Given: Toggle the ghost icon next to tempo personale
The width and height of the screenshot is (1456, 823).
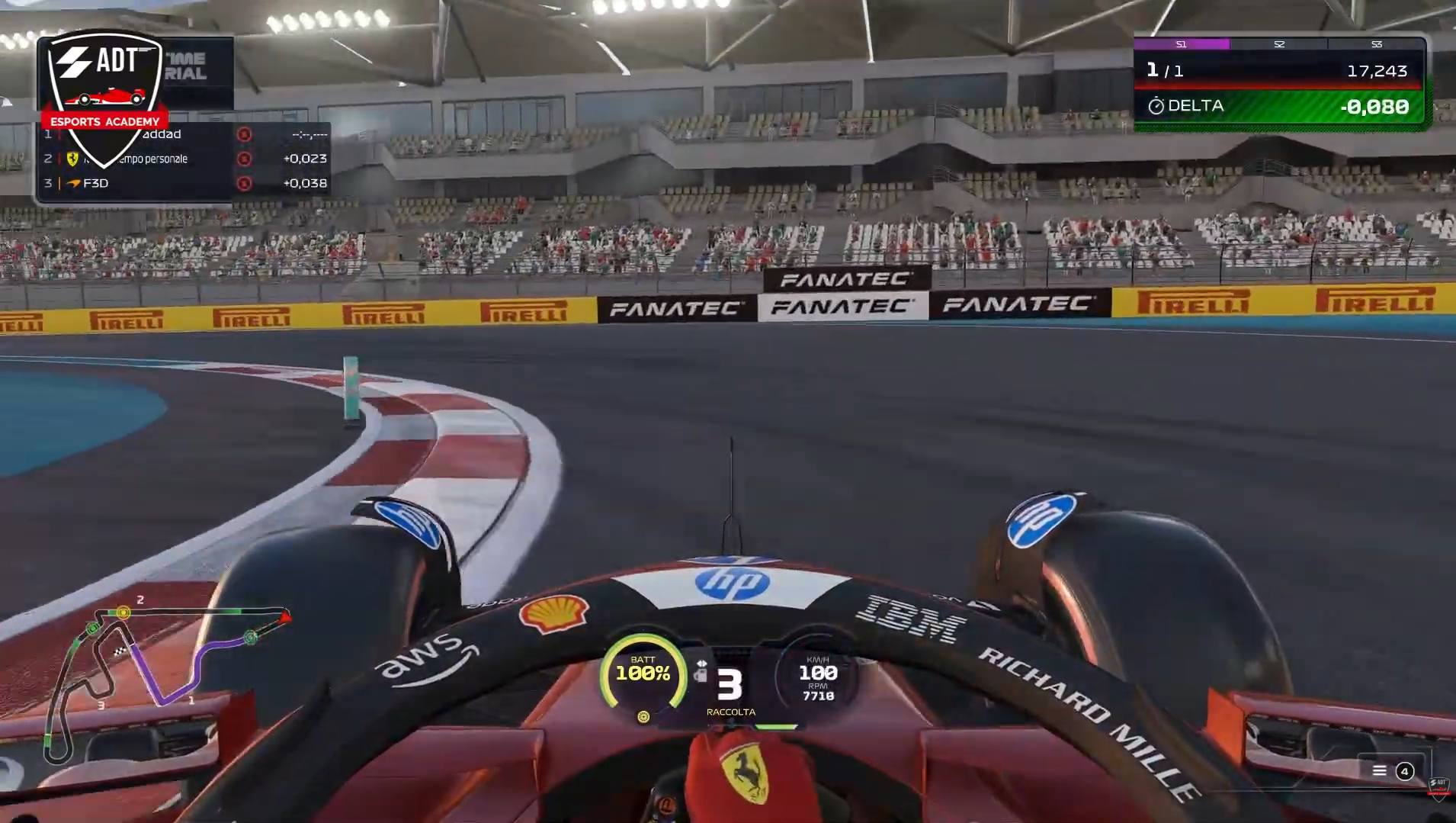Looking at the screenshot, I should (245, 159).
